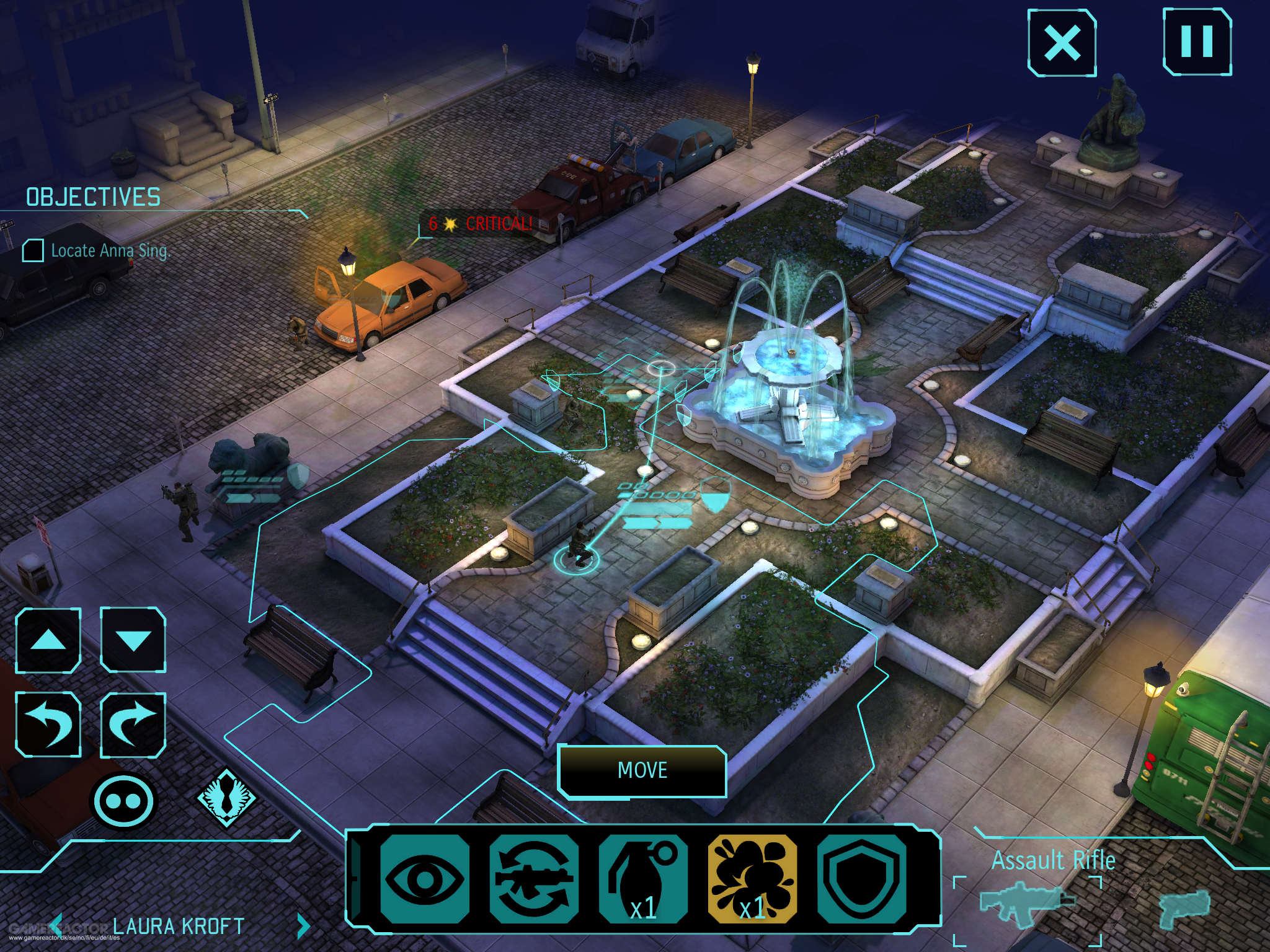Screen dimensions: 1270x952
Task: Rotate the camera clockwise
Action: pos(133,725)
